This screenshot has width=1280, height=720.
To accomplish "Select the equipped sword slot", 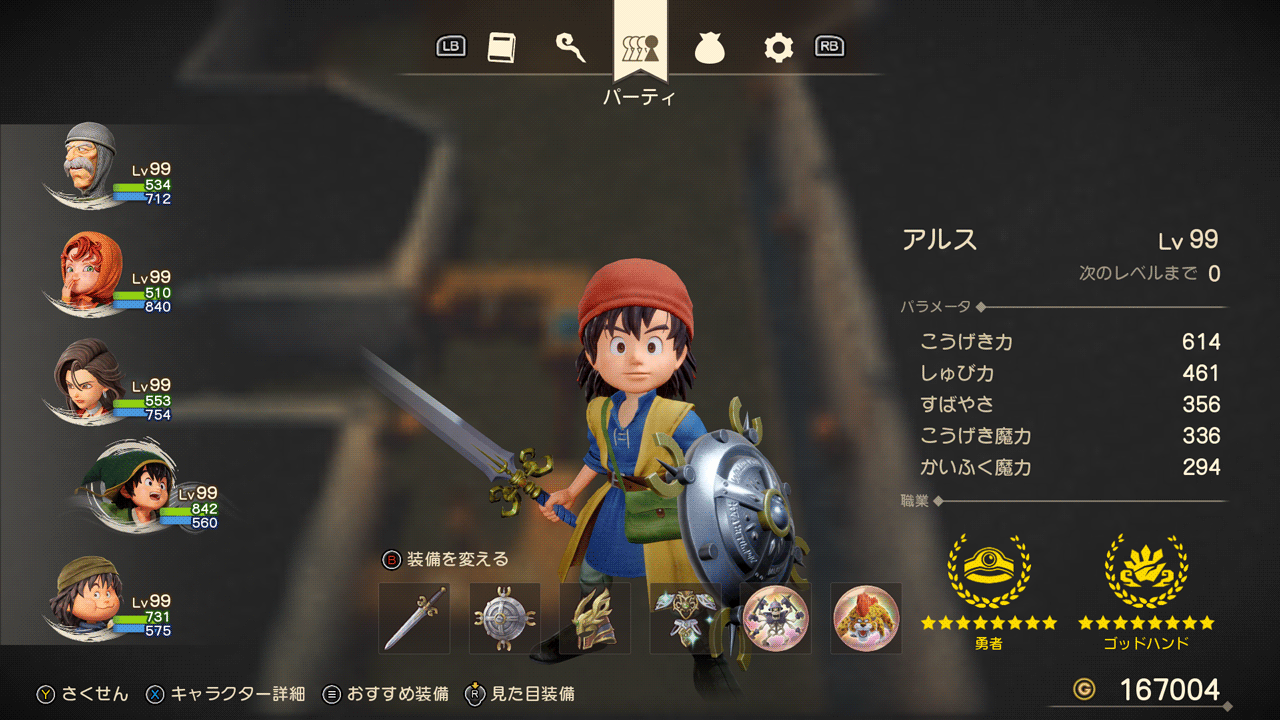I will (415, 619).
